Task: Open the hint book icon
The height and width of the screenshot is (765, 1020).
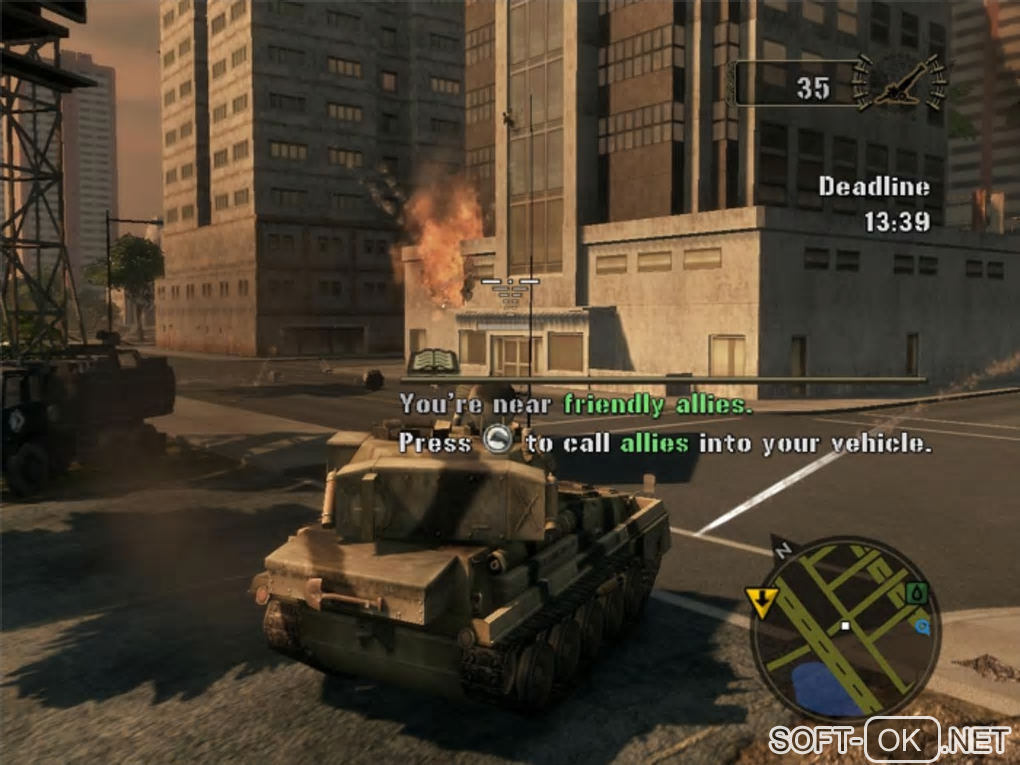Action: [x=432, y=362]
